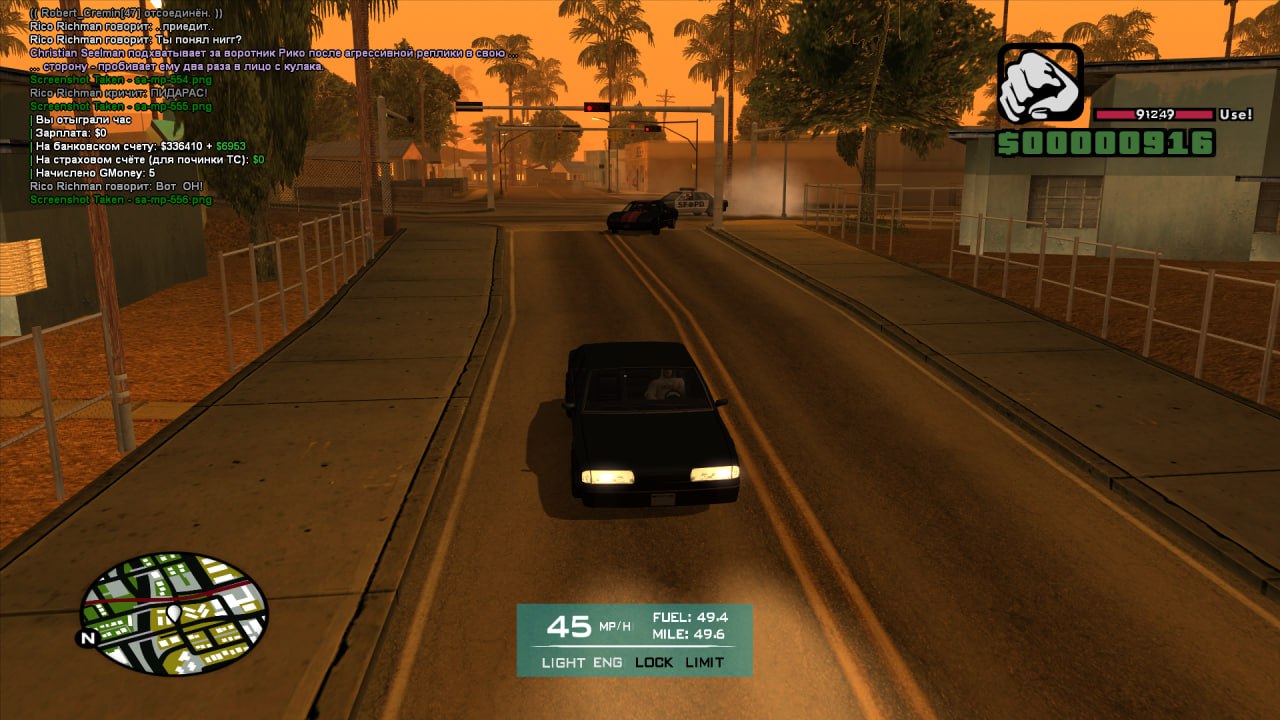
Task: Toggle the LIGHT indicator on the speedometer
Action: point(563,663)
